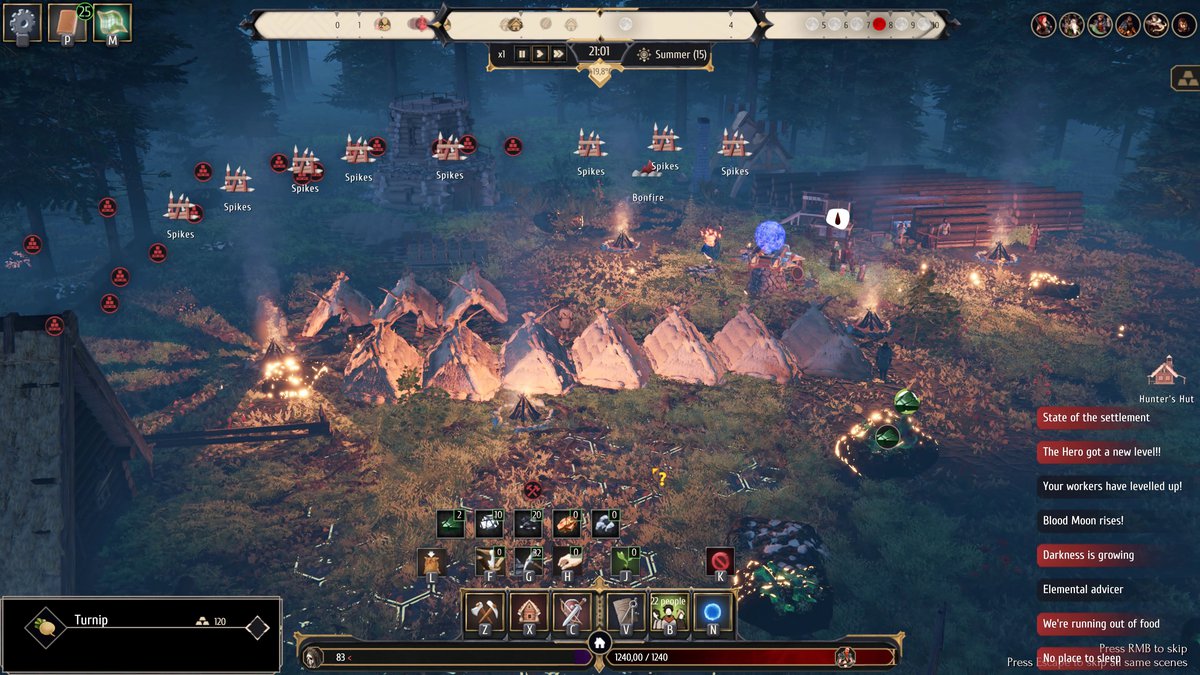Choose the green sprout planting action
Viewport: 1200px width, 675px height.
click(625, 561)
